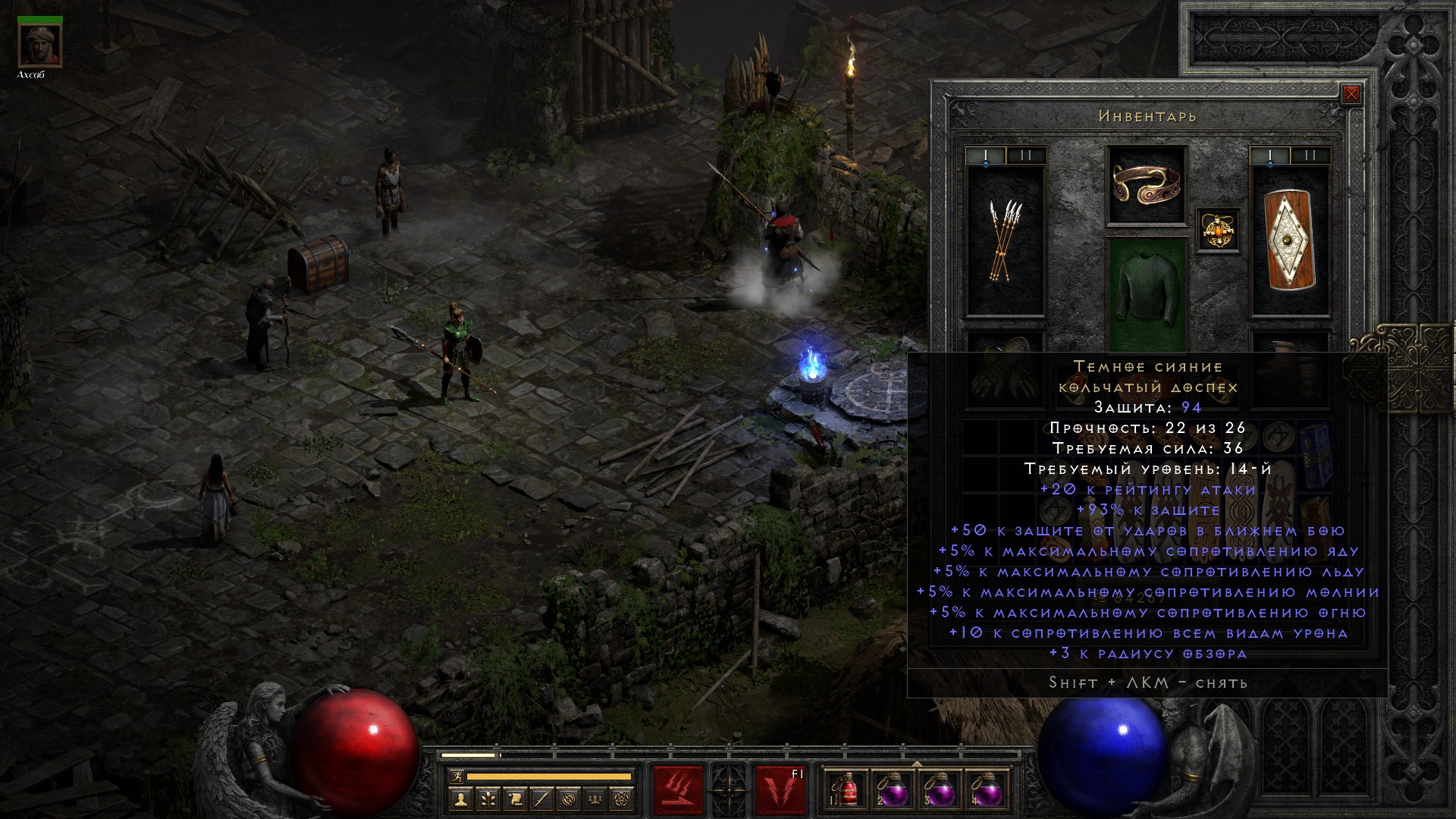Open the skill tree leaf icon

pyautogui.click(x=488, y=799)
